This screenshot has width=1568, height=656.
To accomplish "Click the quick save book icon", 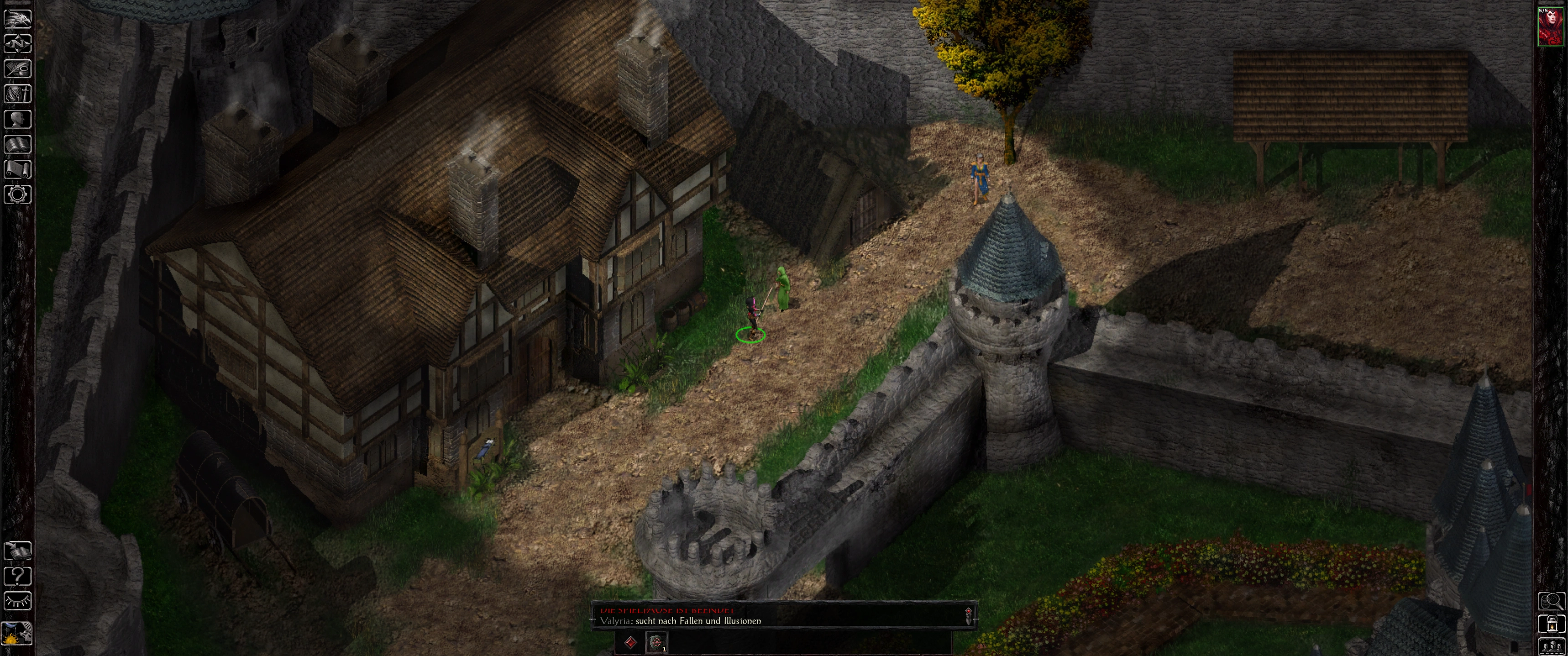I will tap(18, 551).
